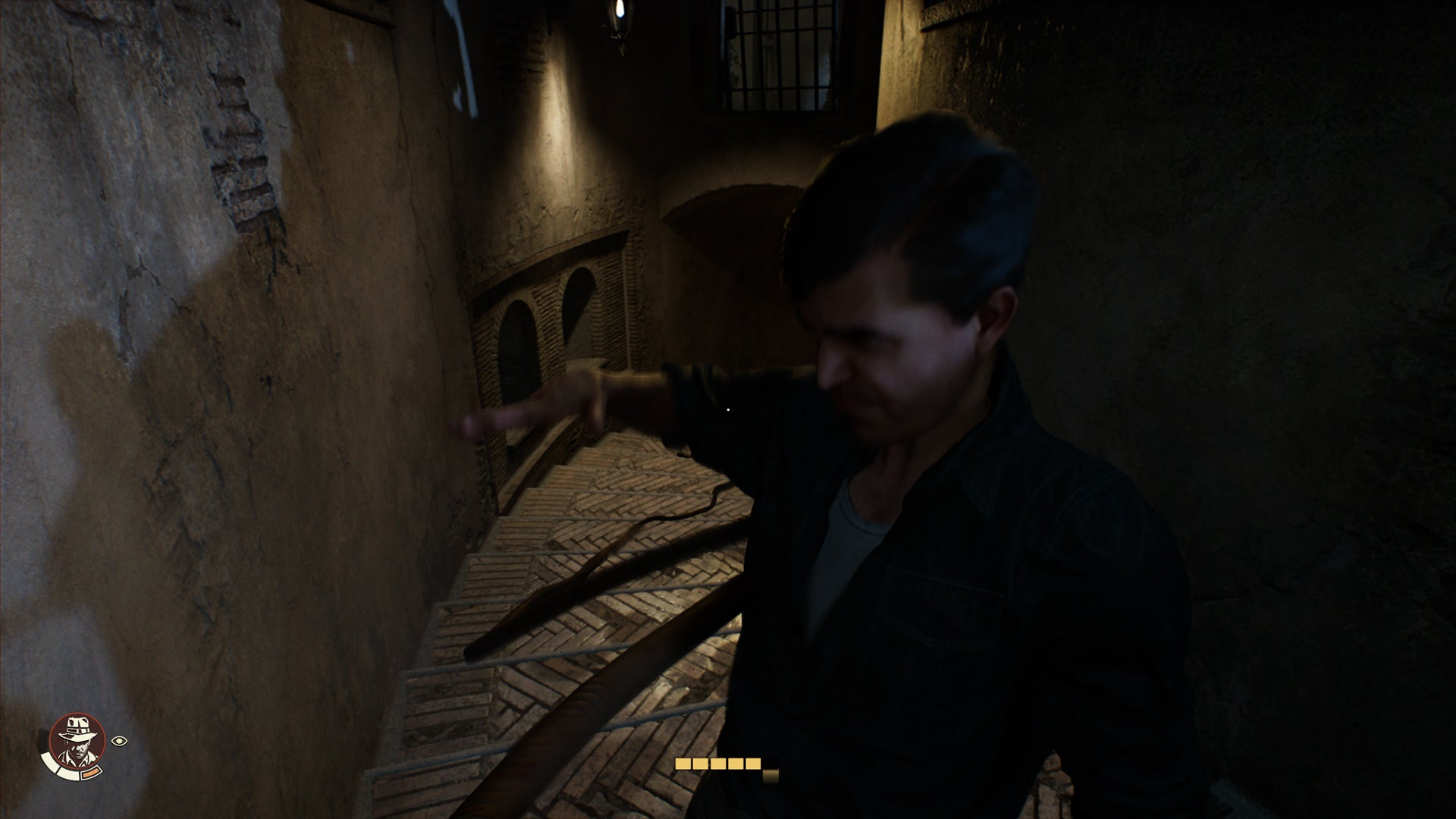Click the second stamina square to toggle it
The height and width of the screenshot is (819, 1456).
pos(701,764)
